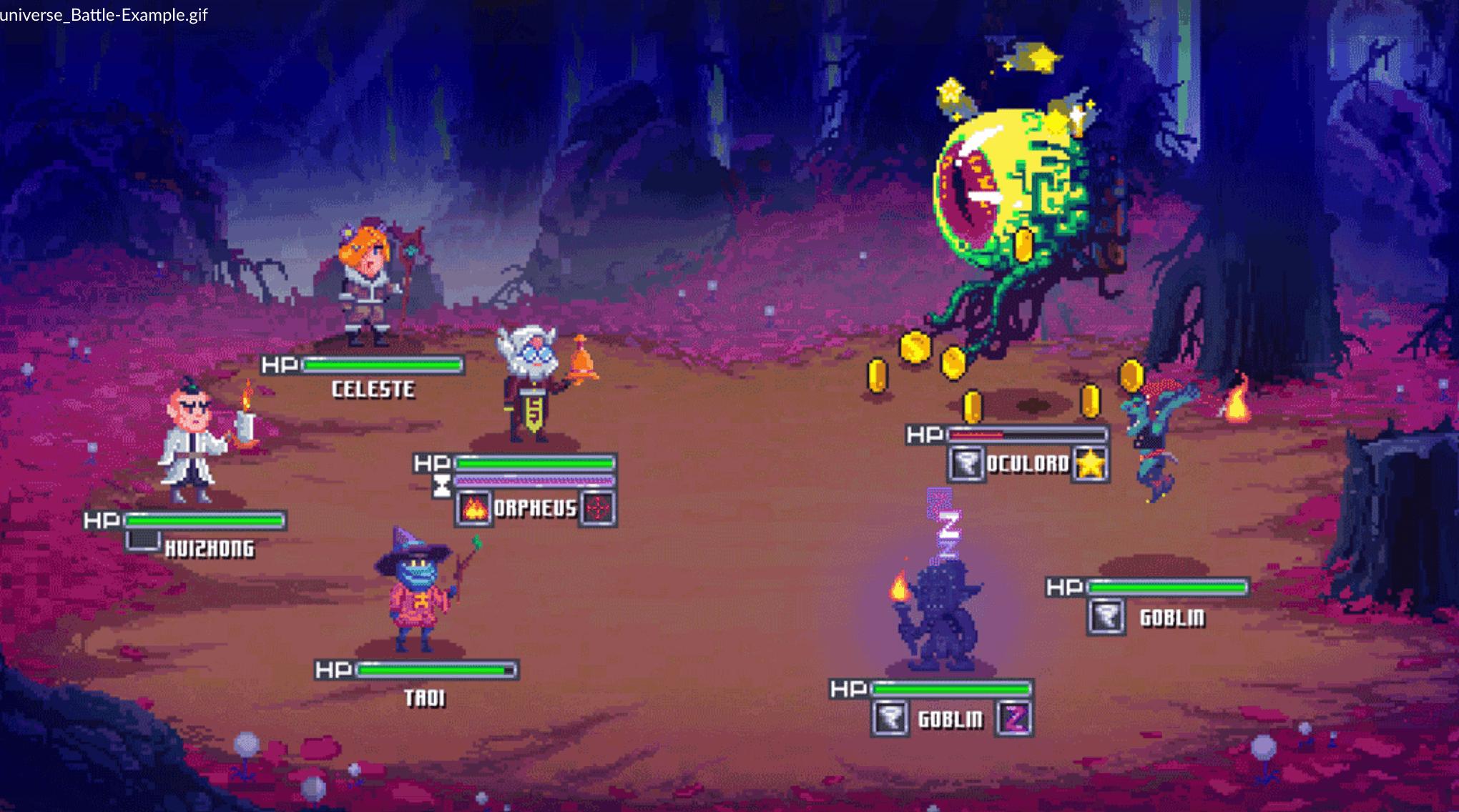1459x812 pixels.
Task: Select Orpheus's fire status icon
Action: click(473, 509)
